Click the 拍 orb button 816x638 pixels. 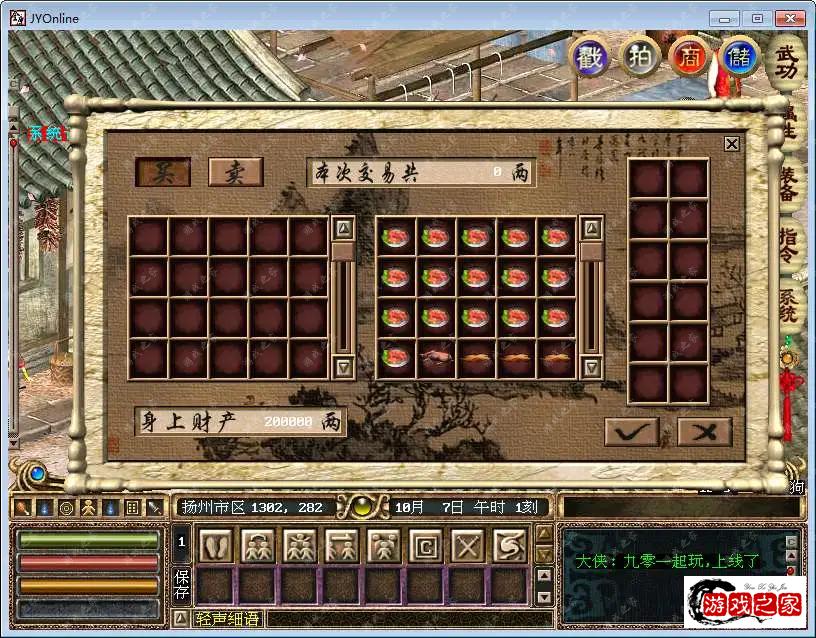(639, 57)
